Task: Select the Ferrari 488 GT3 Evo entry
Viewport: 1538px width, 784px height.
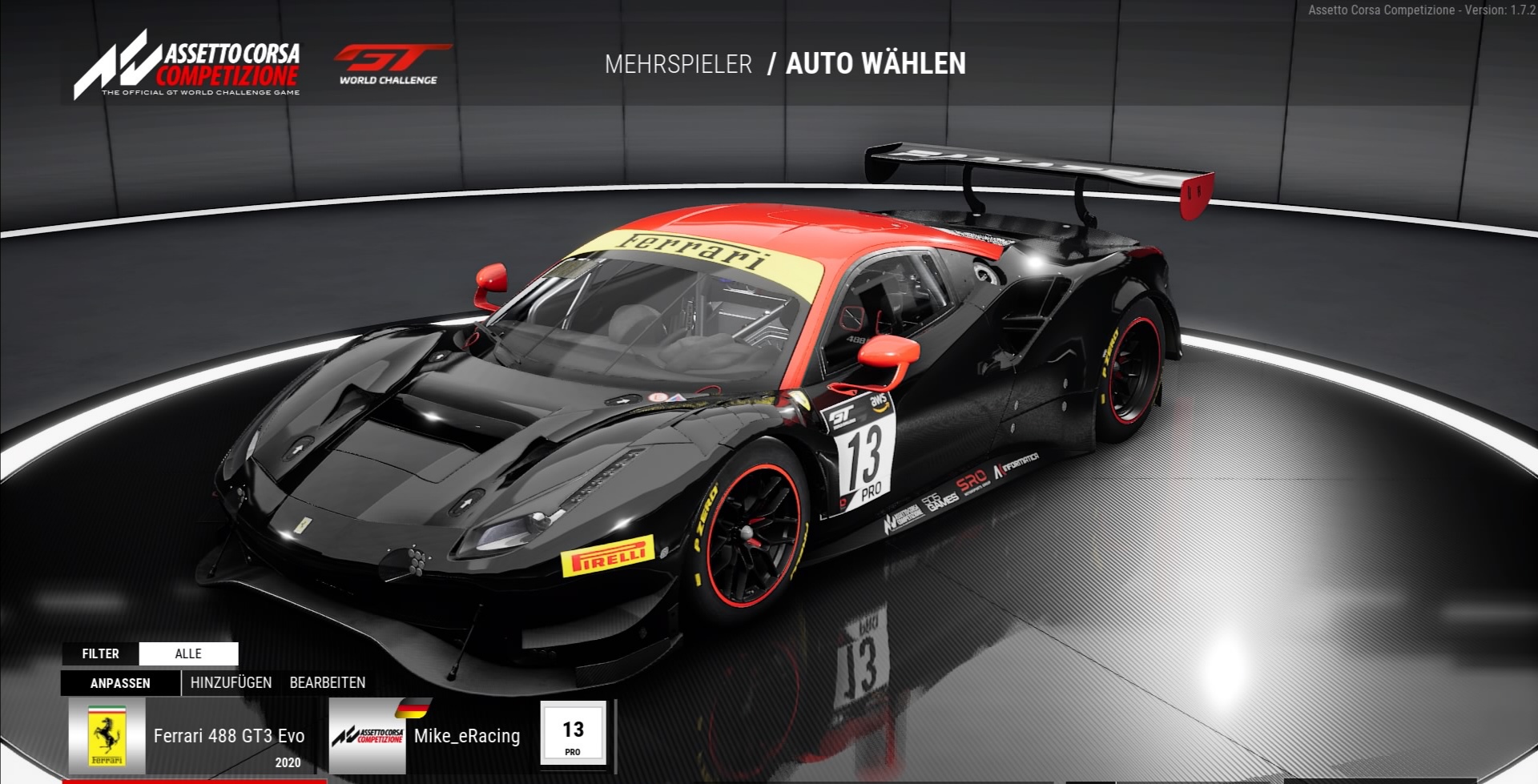Action: pyautogui.click(x=195, y=737)
